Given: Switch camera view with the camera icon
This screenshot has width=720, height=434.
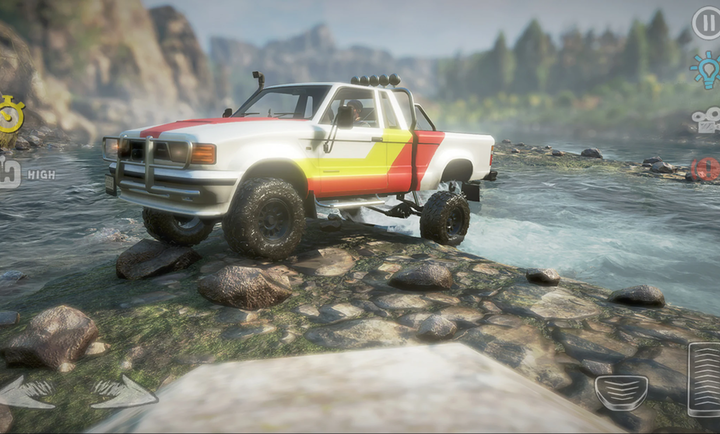Looking at the screenshot, I should [x=706, y=121].
